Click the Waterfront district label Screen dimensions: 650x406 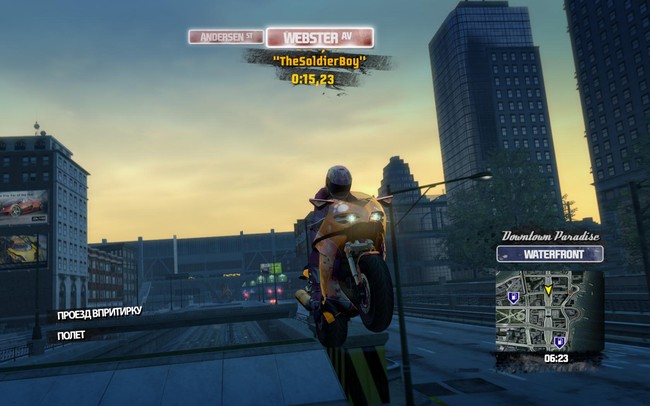tap(549, 254)
